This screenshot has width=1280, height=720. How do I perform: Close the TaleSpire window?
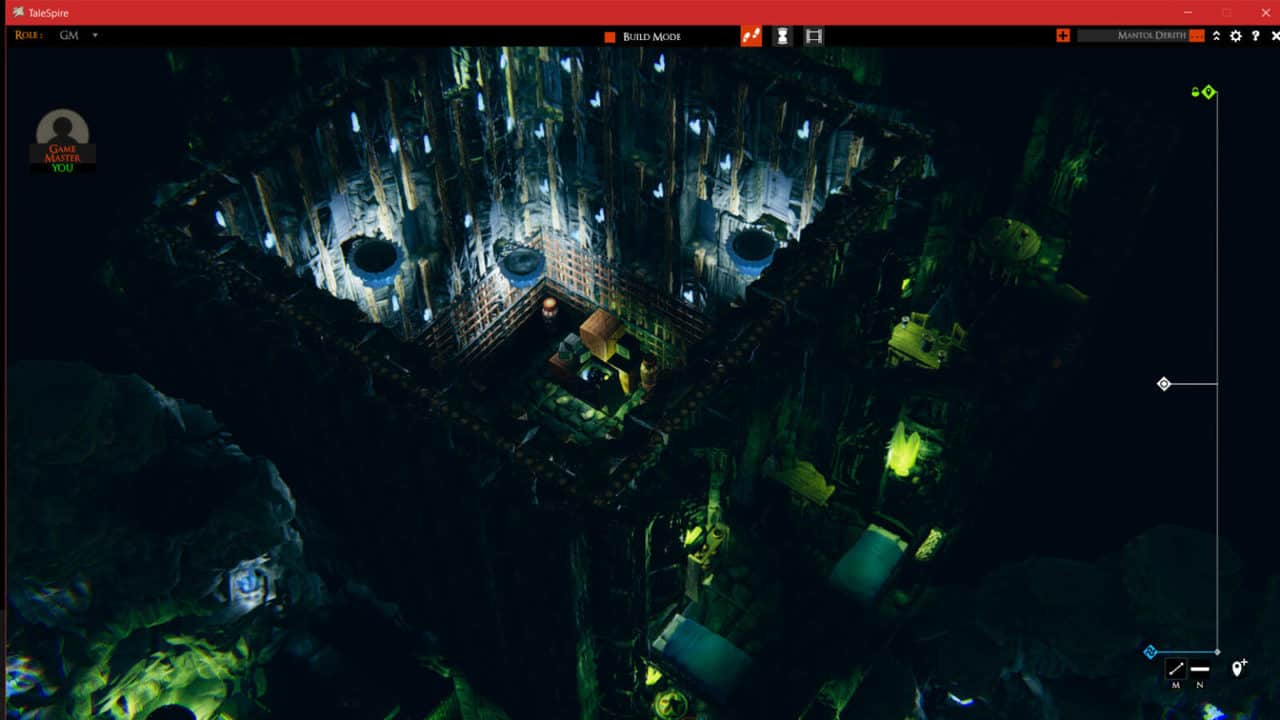[x=1265, y=12]
